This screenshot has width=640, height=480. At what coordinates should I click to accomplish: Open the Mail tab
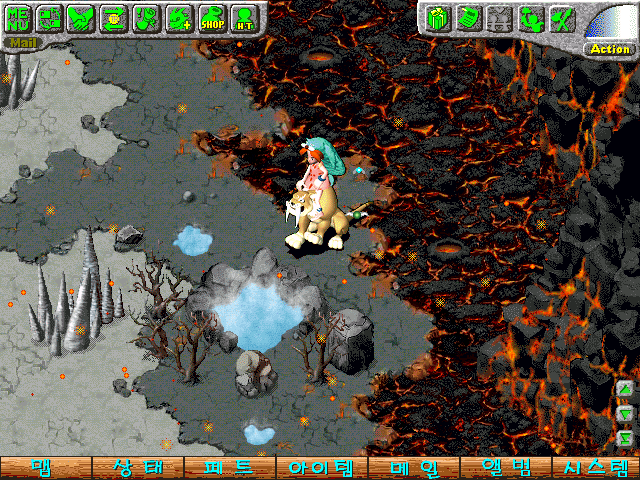[20, 43]
